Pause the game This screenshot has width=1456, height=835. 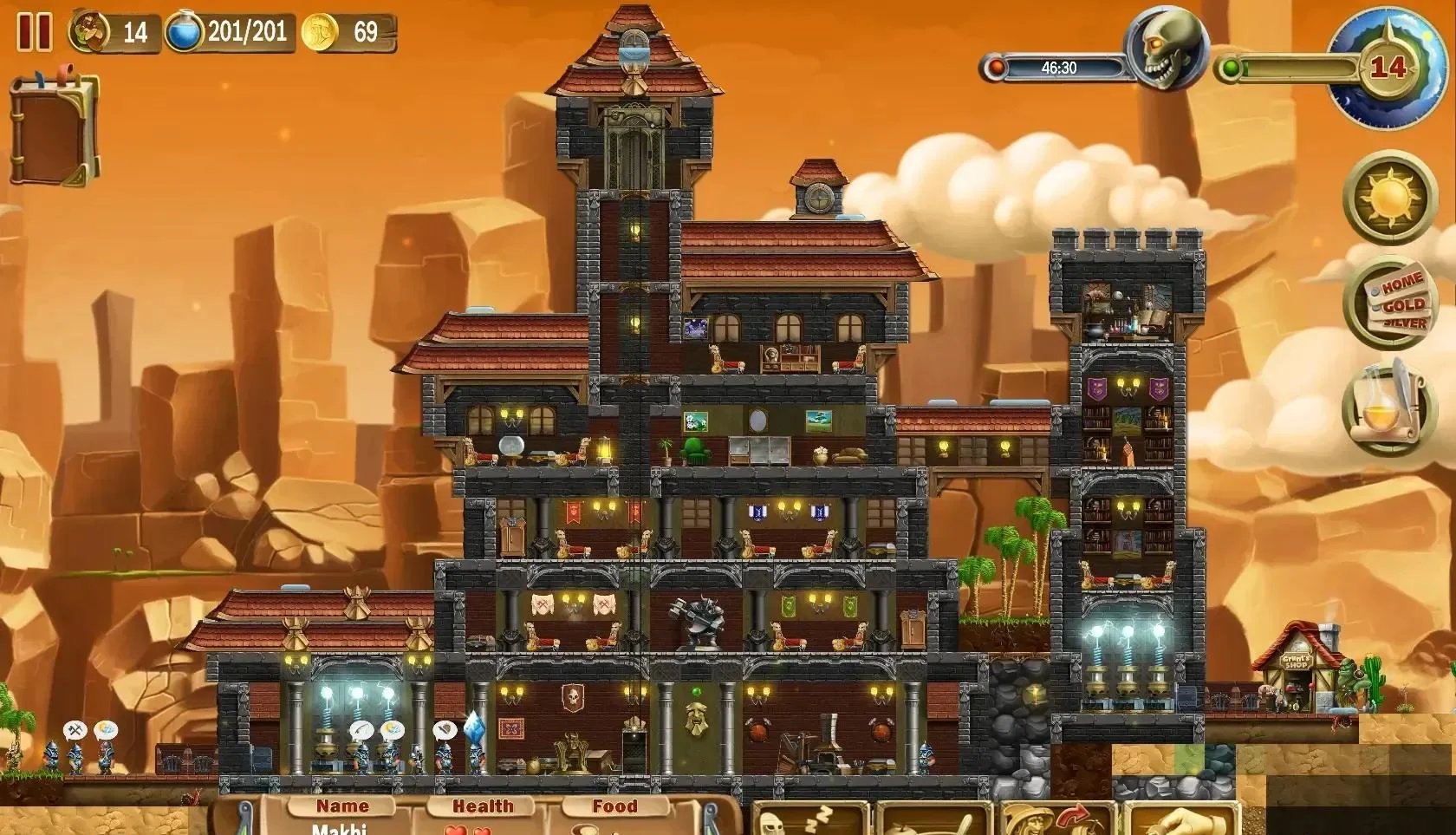pyautogui.click(x=35, y=31)
